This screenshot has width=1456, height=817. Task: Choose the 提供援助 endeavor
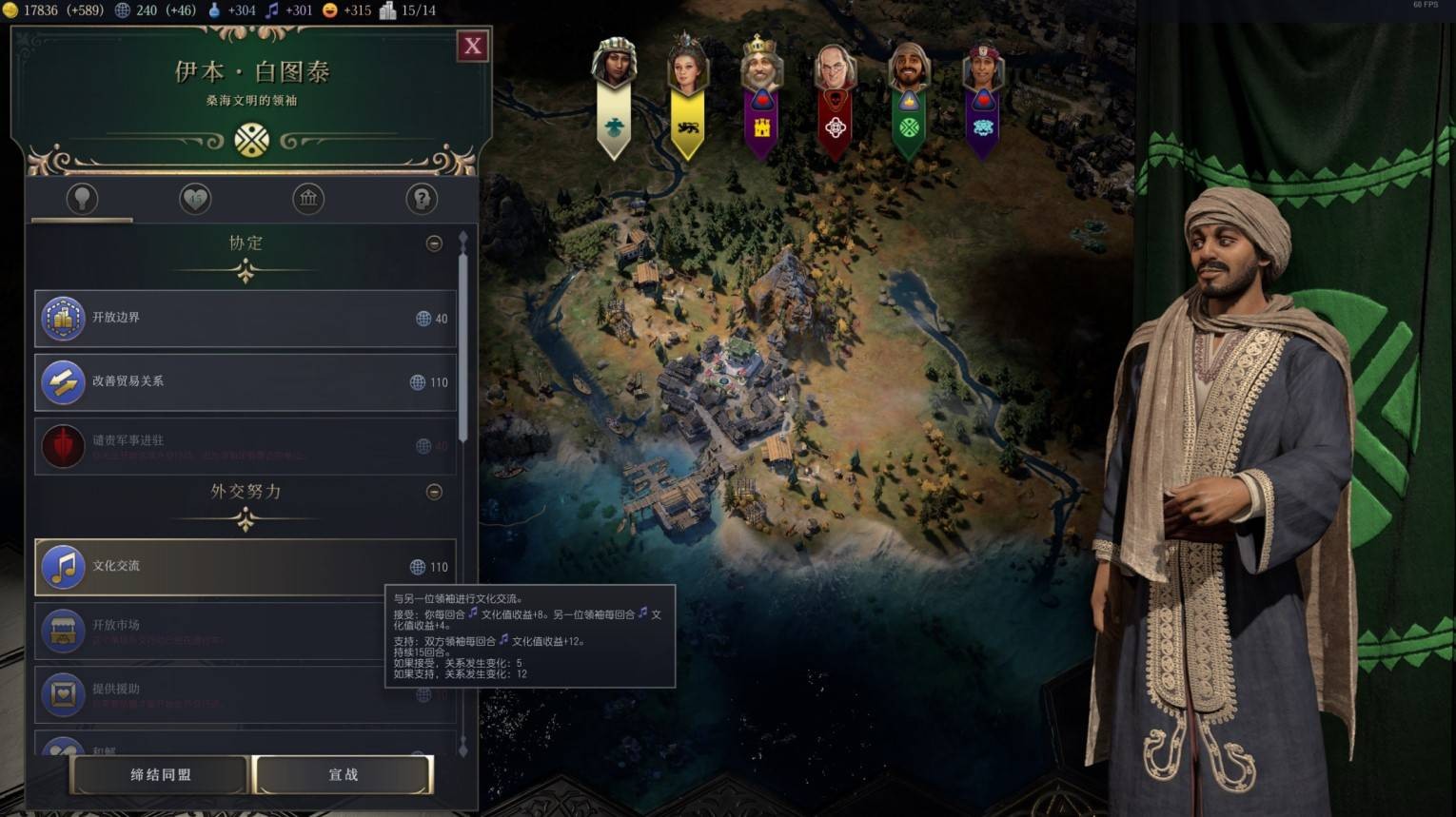(x=209, y=694)
